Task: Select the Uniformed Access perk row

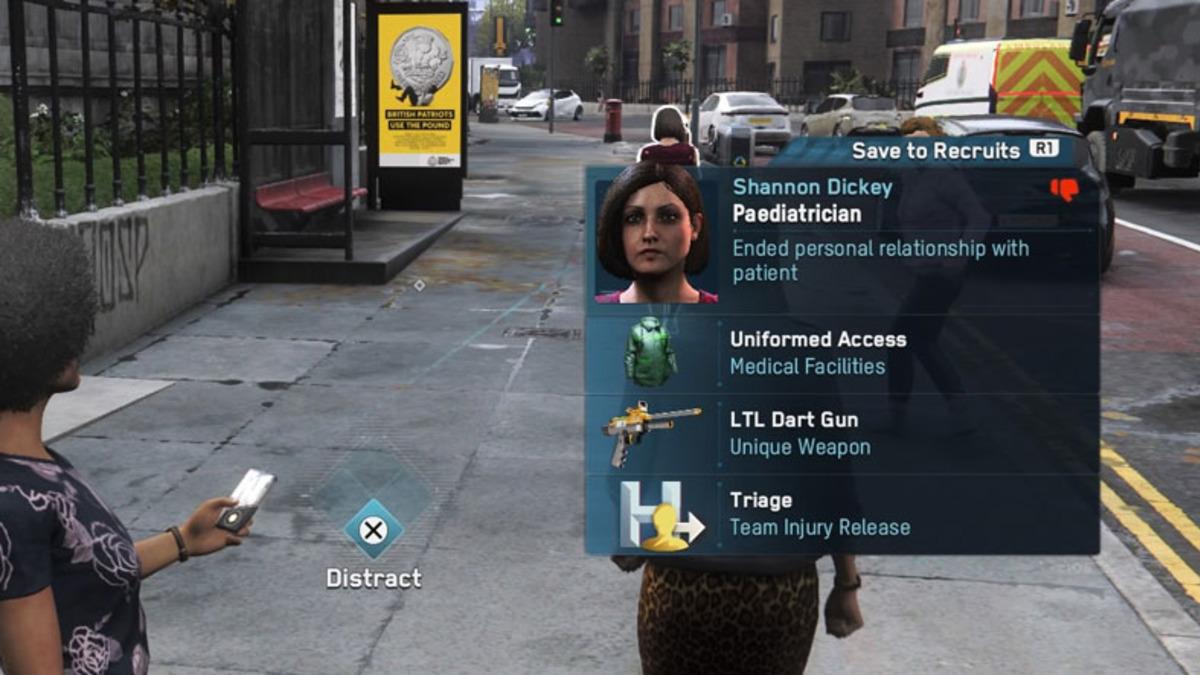Action: (x=841, y=353)
